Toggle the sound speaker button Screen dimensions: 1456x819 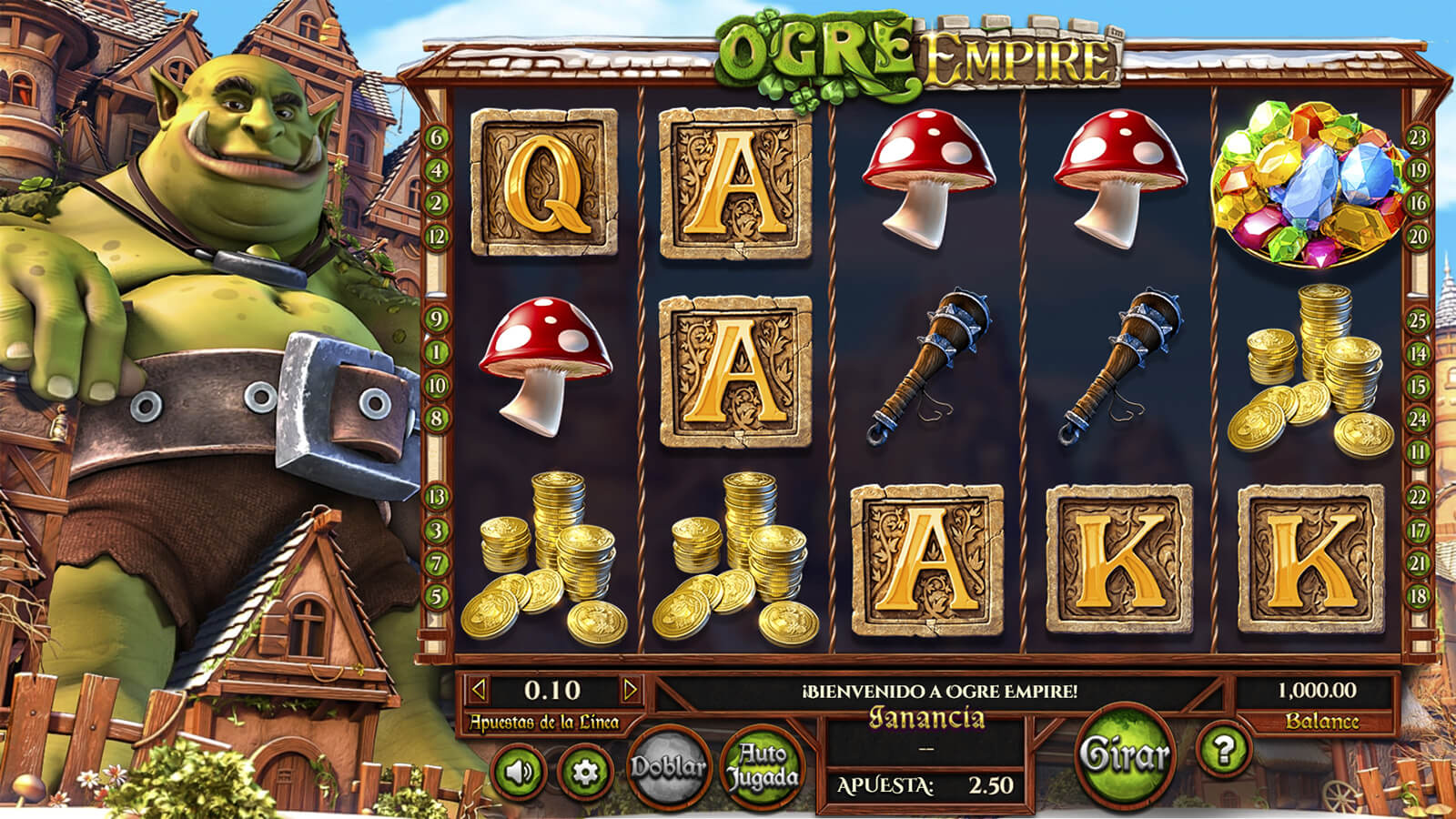tap(520, 773)
